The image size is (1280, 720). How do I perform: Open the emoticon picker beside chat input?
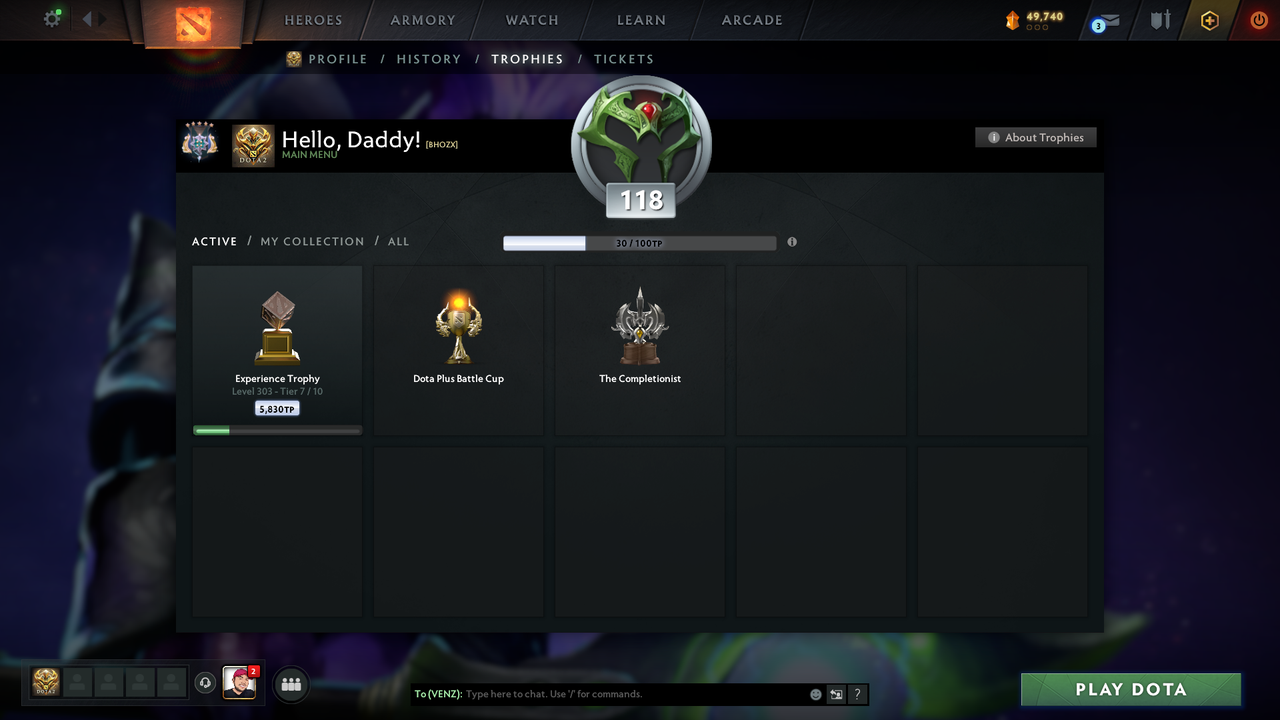(x=816, y=693)
